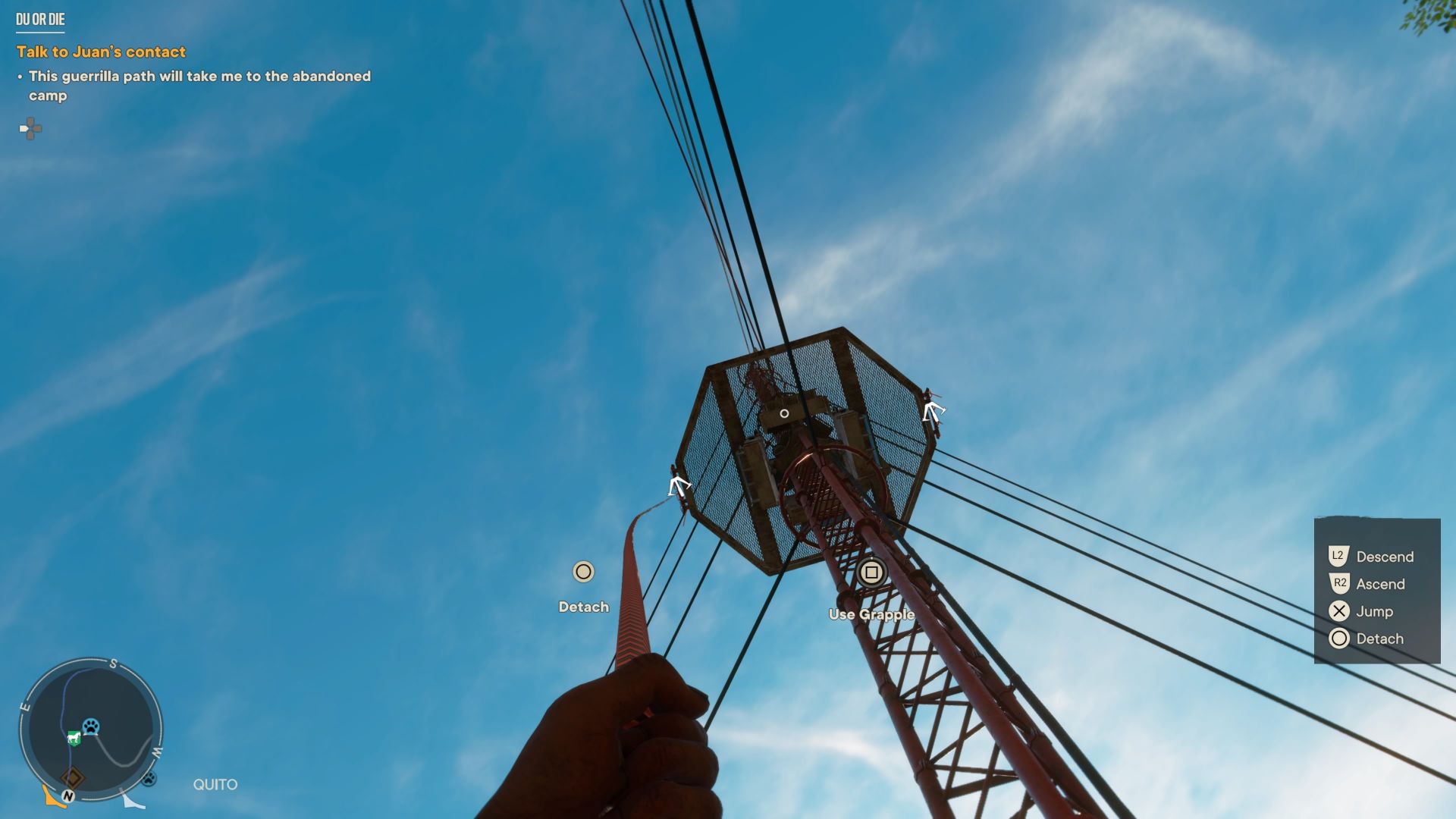The image size is (1456, 819).
Task: Click the N compass indicator on the minimap
Action: click(x=68, y=795)
